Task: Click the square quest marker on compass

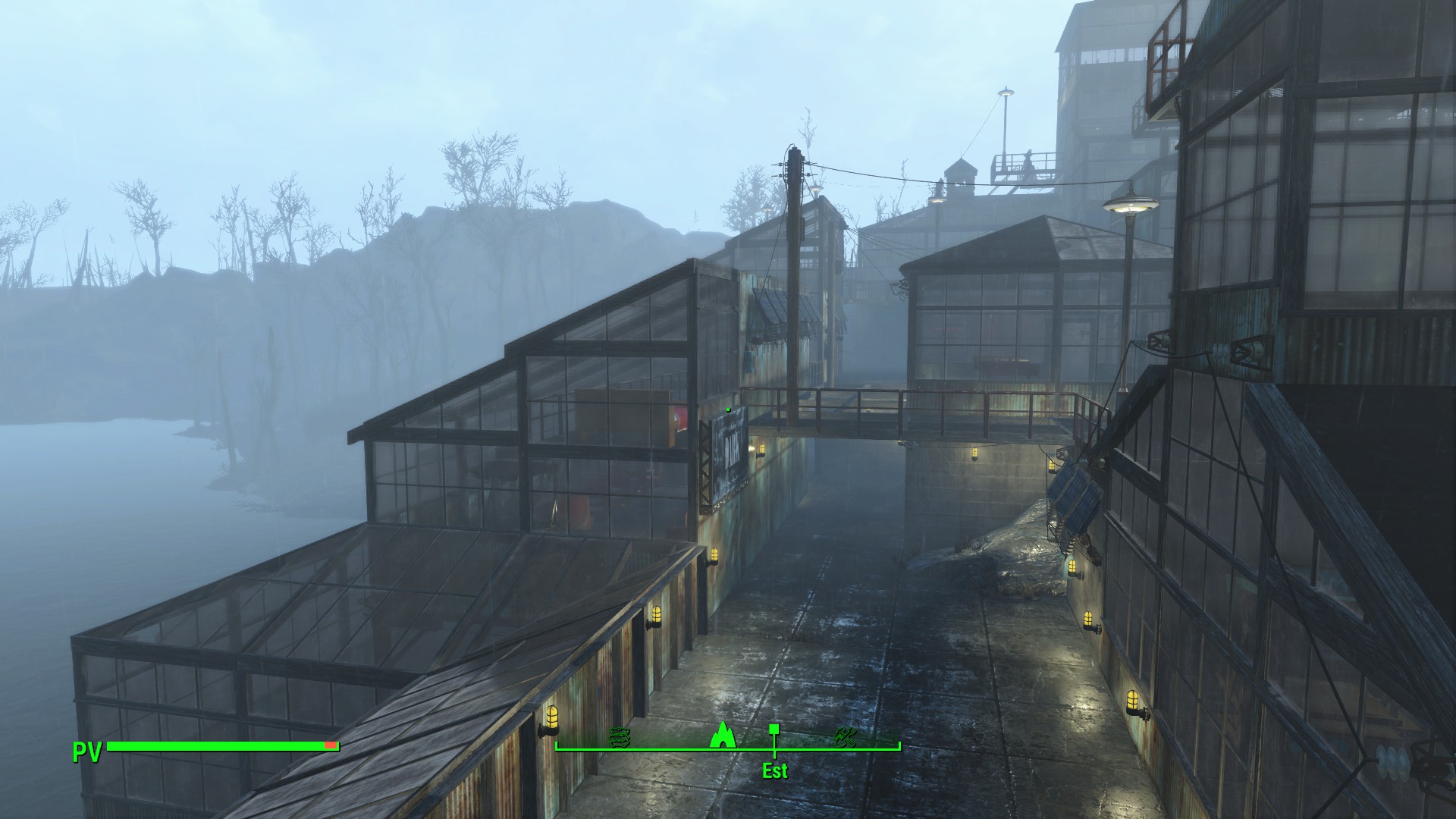Action: (x=774, y=730)
